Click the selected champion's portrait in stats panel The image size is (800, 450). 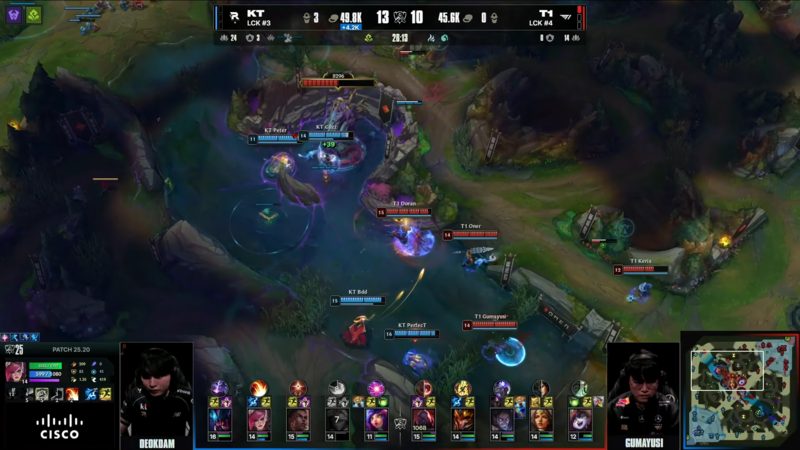pyautogui.click(x=17, y=372)
